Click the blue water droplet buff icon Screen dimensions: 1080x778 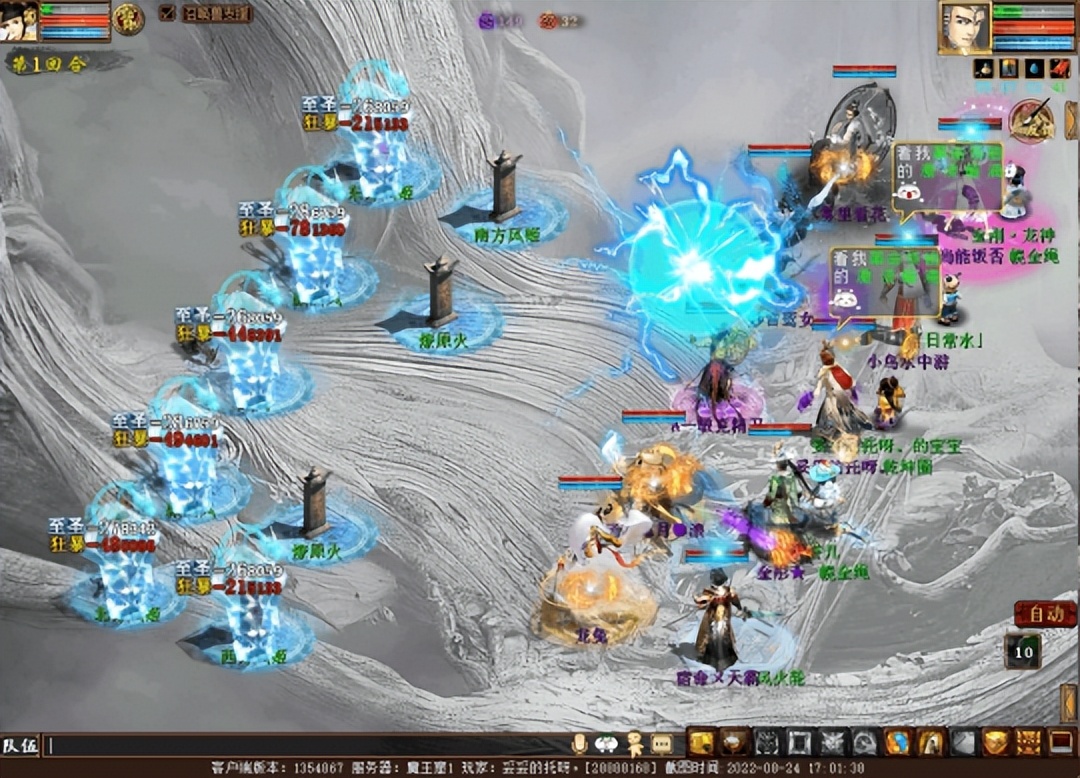coord(1033,69)
